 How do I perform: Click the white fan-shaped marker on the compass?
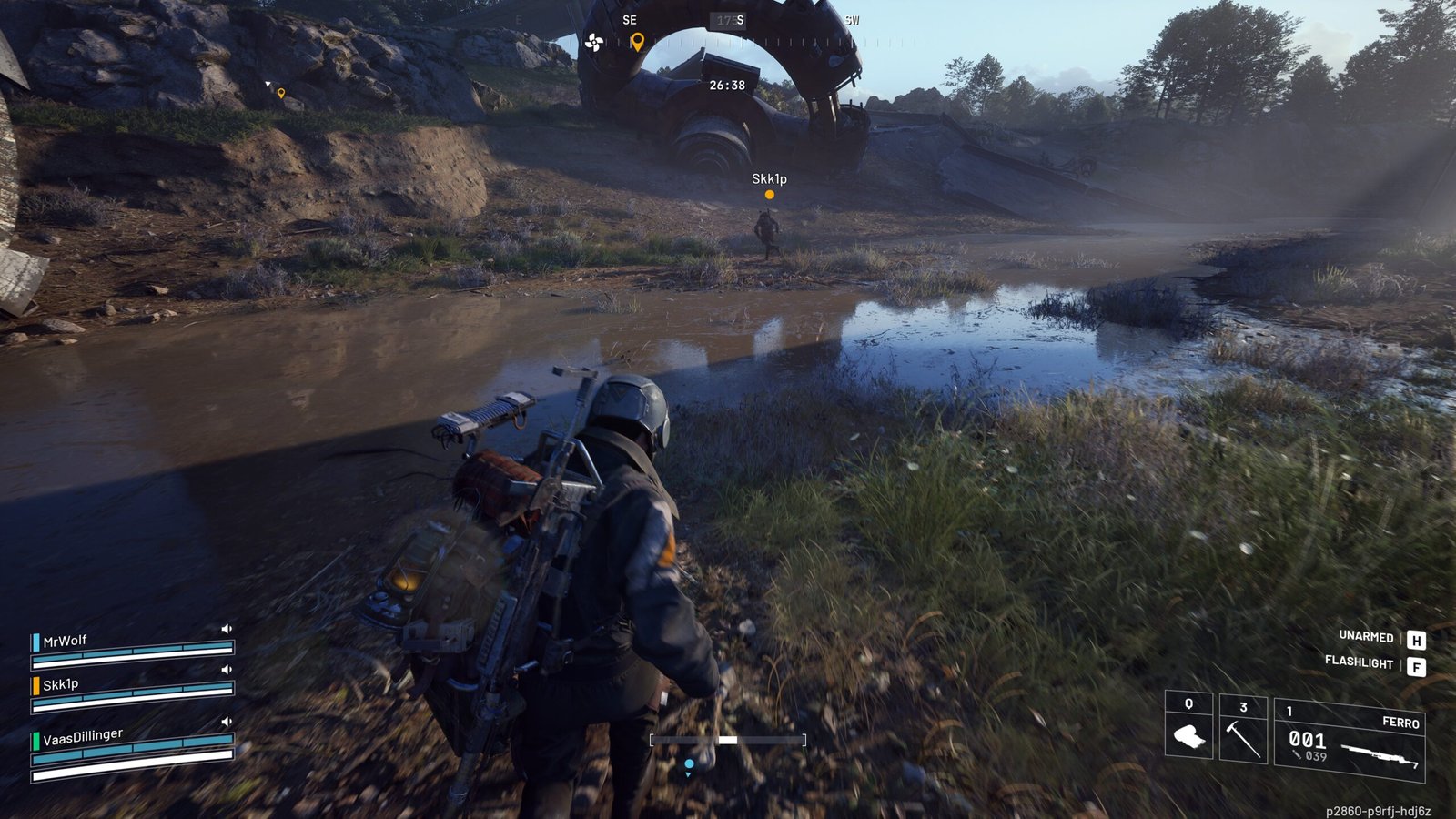click(593, 42)
